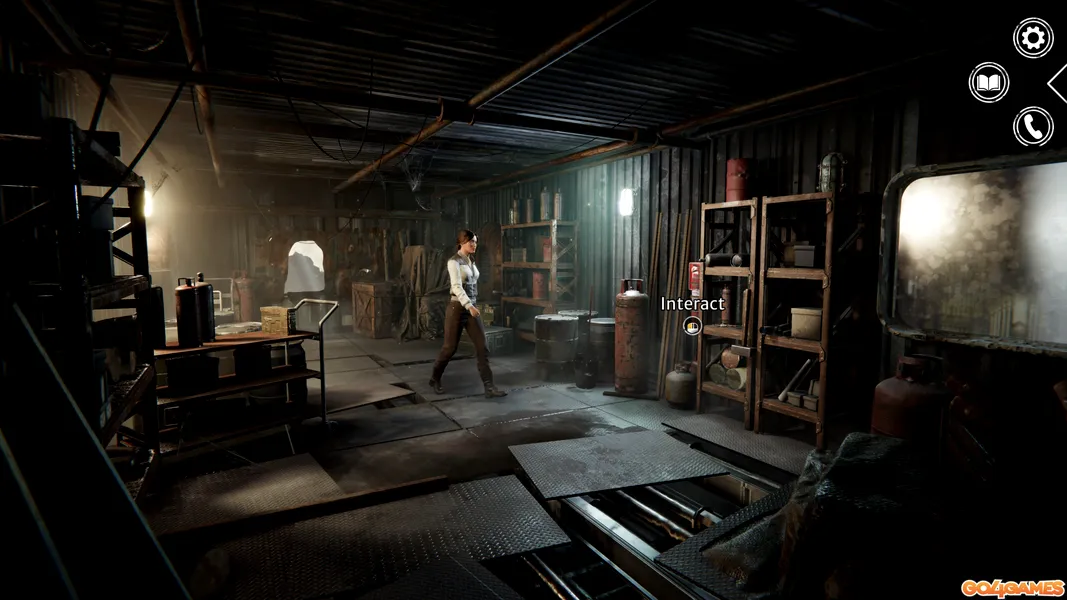The height and width of the screenshot is (600, 1067).
Task: Open the gear settings menu
Action: tap(1033, 38)
